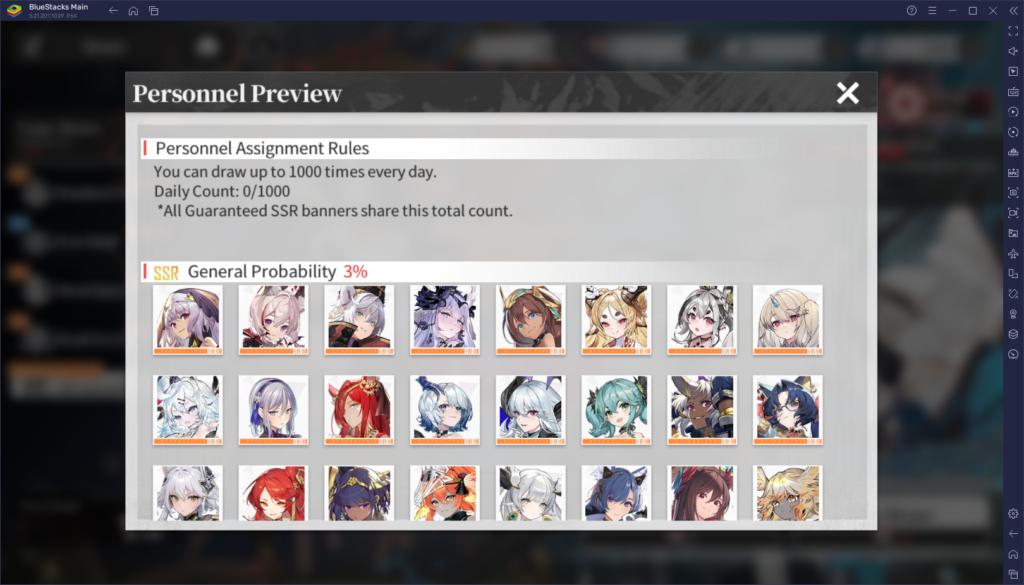This screenshot has width=1024, height=585.
Task: View the fluffy white-and-blue-haired character portrait
Action: pos(188,409)
